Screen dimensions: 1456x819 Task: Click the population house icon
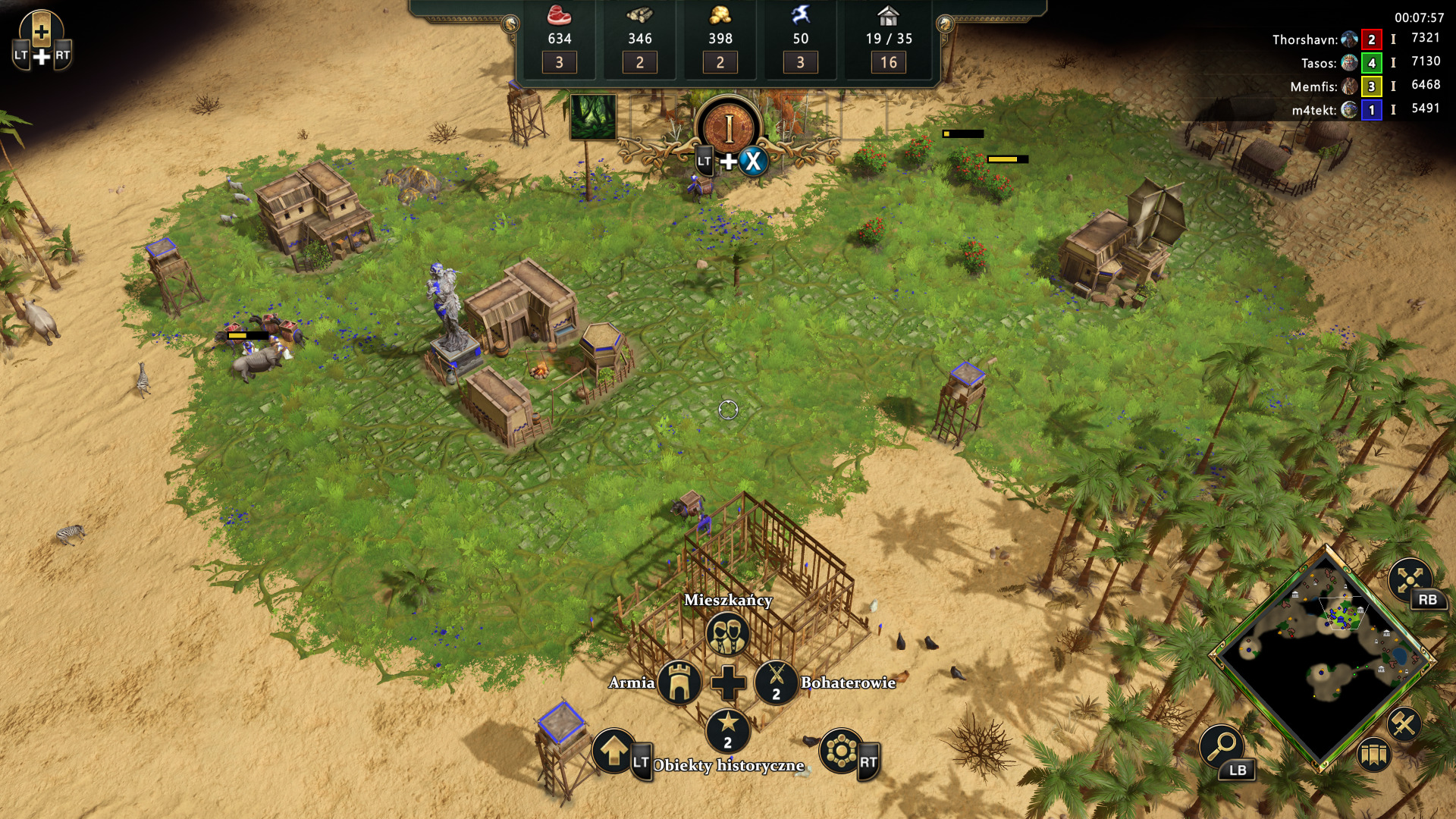point(888,15)
